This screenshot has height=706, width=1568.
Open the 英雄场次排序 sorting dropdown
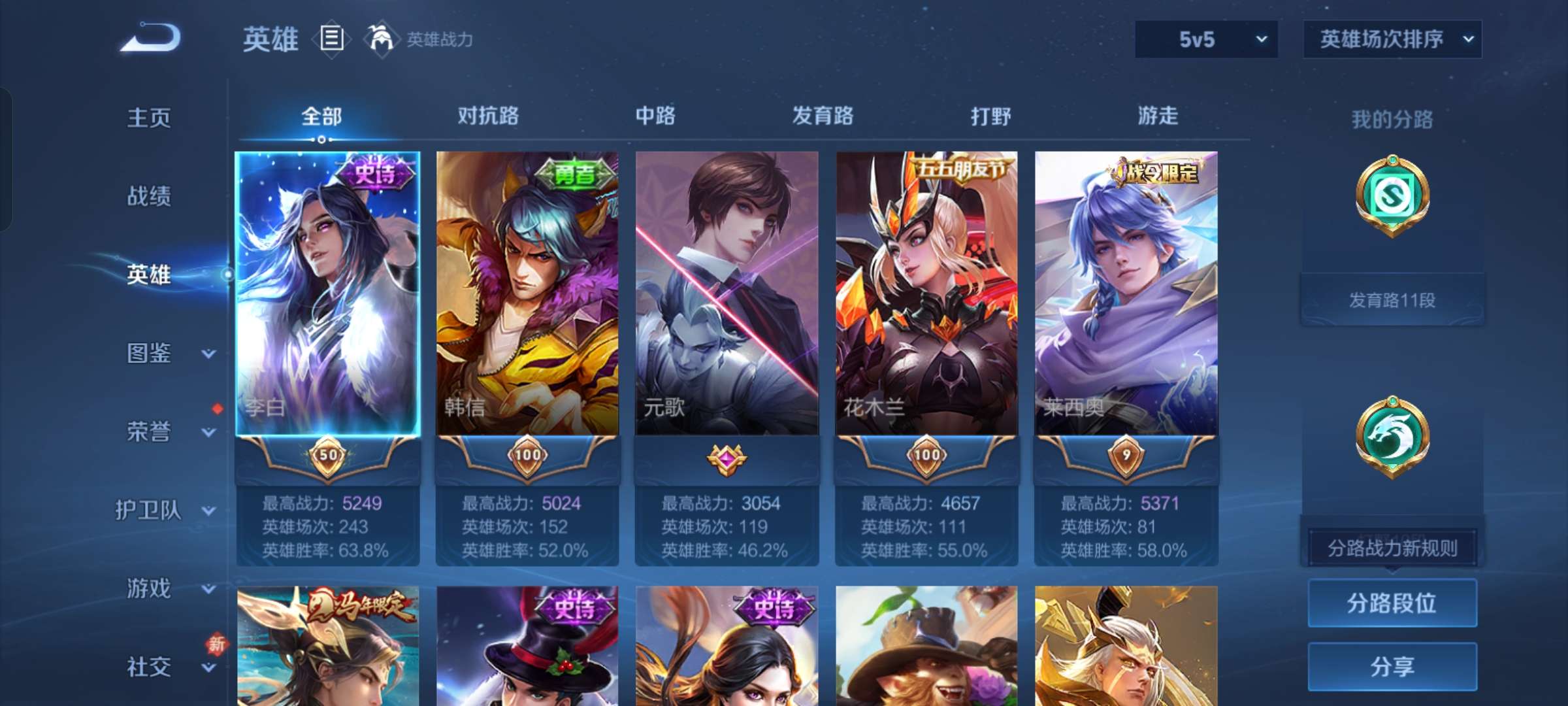click(x=1391, y=39)
